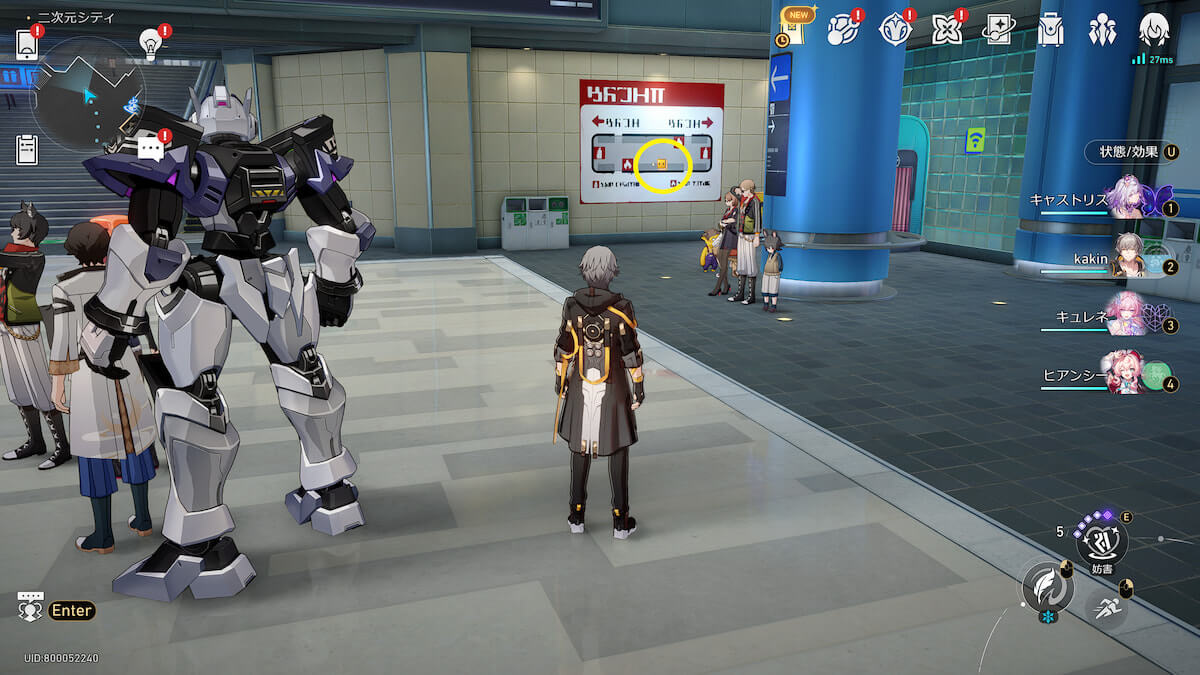Screen dimensions: 1200x675
Task: Open the Warp star card icon
Action: coord(998,30)
